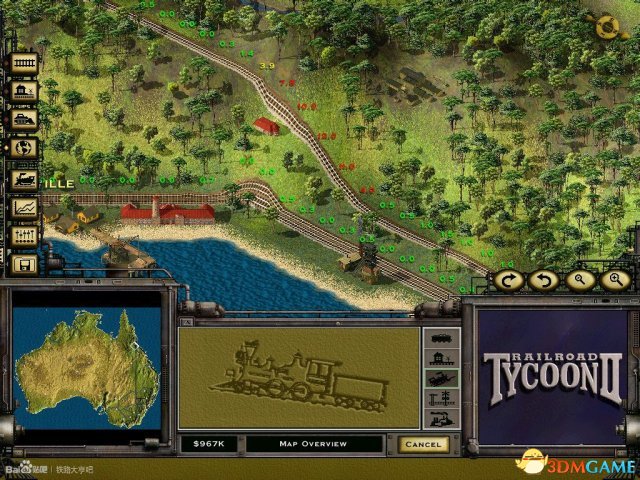Open the financial graph charts
640x480 pixels.
(24, 207)
